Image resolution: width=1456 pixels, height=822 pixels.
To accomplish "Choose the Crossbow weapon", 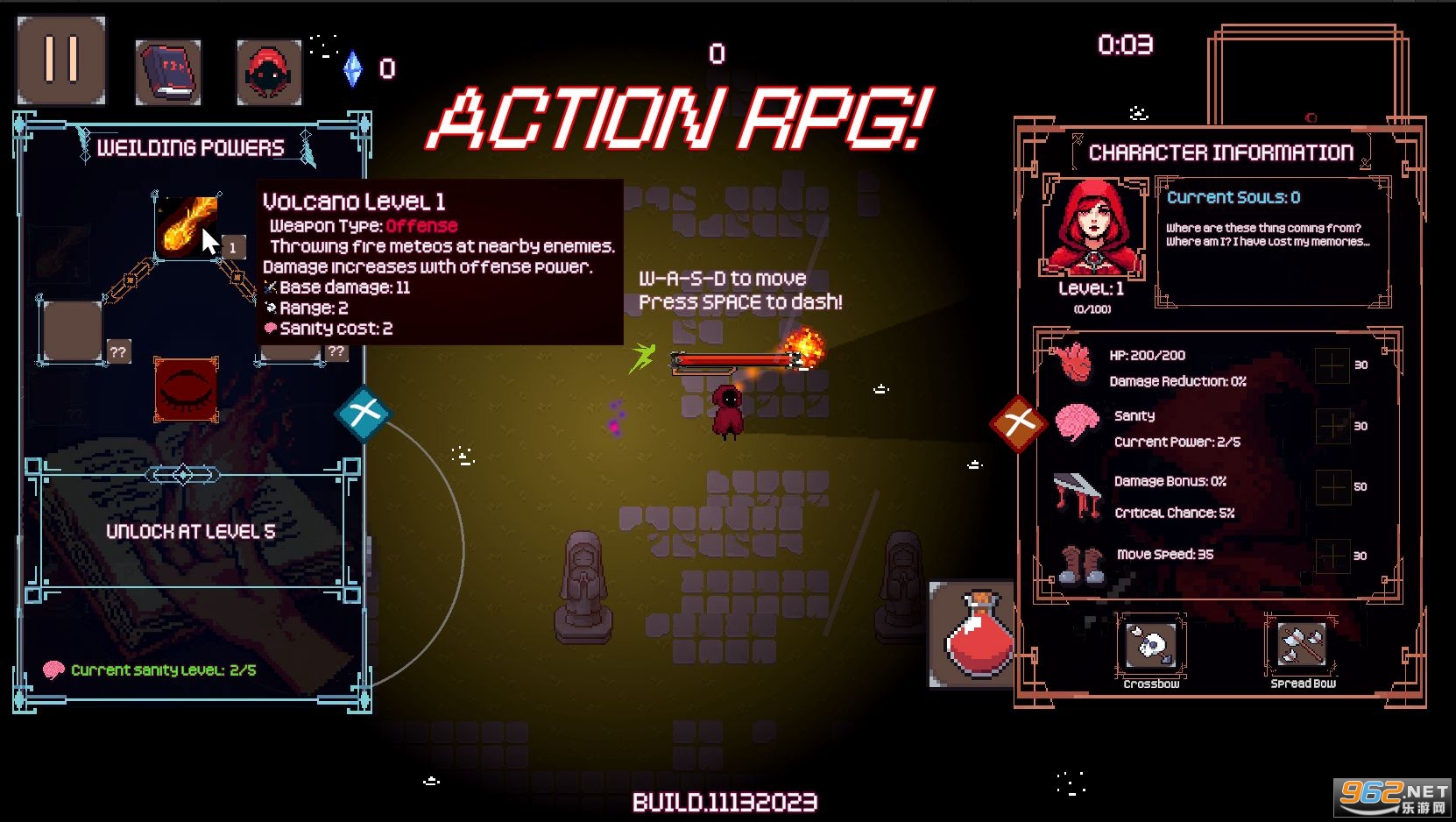I will [1151, 647].
